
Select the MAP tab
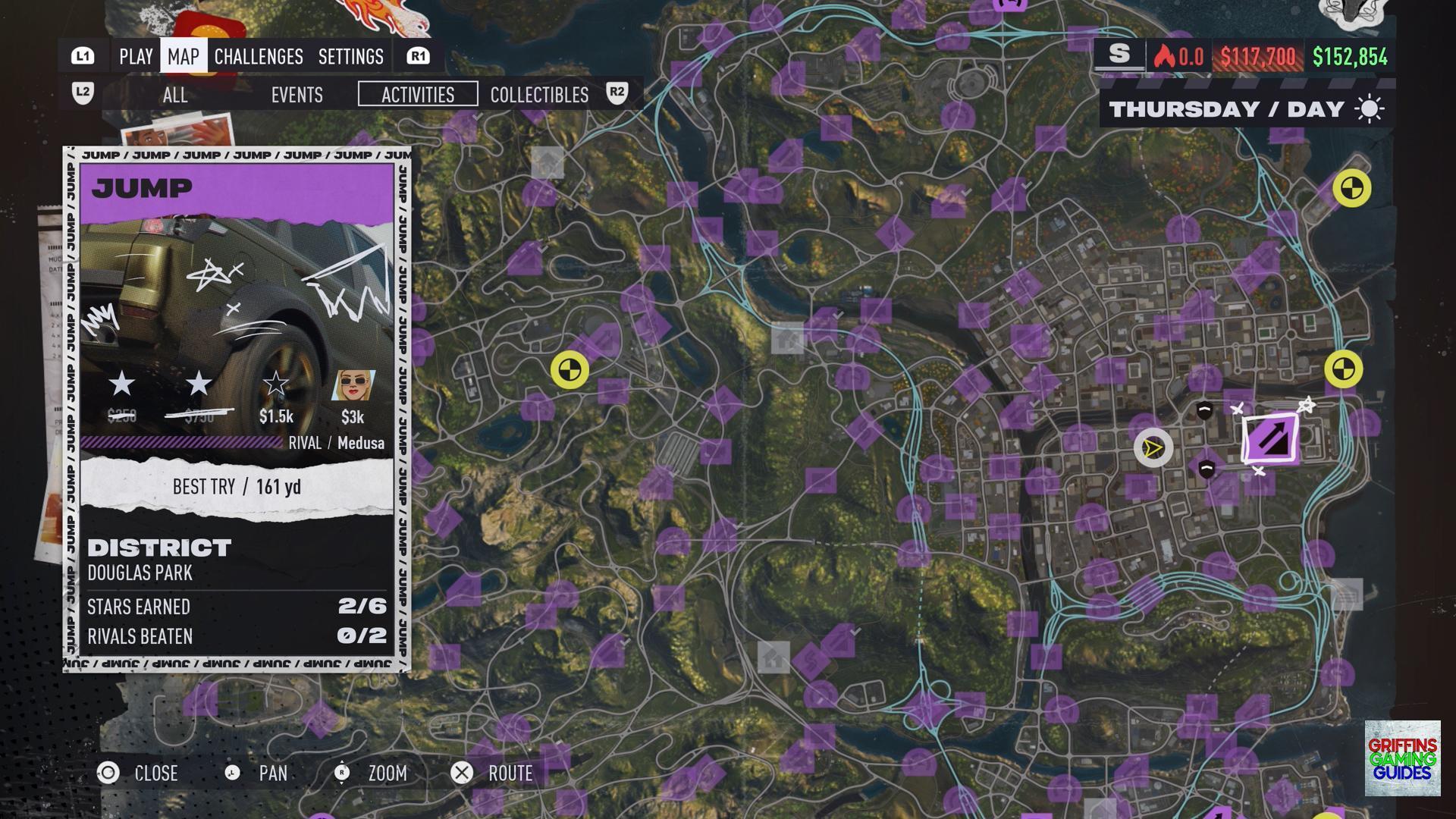pos(184,57)
